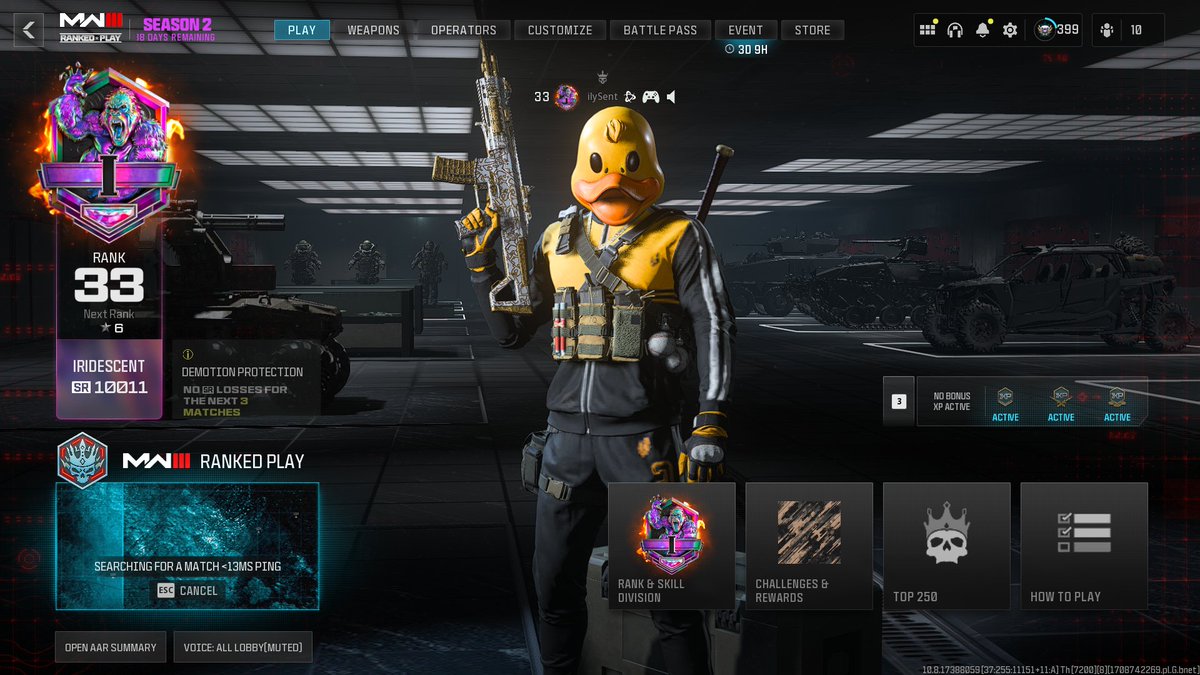Go back with the arrow button

click(28, 30)
